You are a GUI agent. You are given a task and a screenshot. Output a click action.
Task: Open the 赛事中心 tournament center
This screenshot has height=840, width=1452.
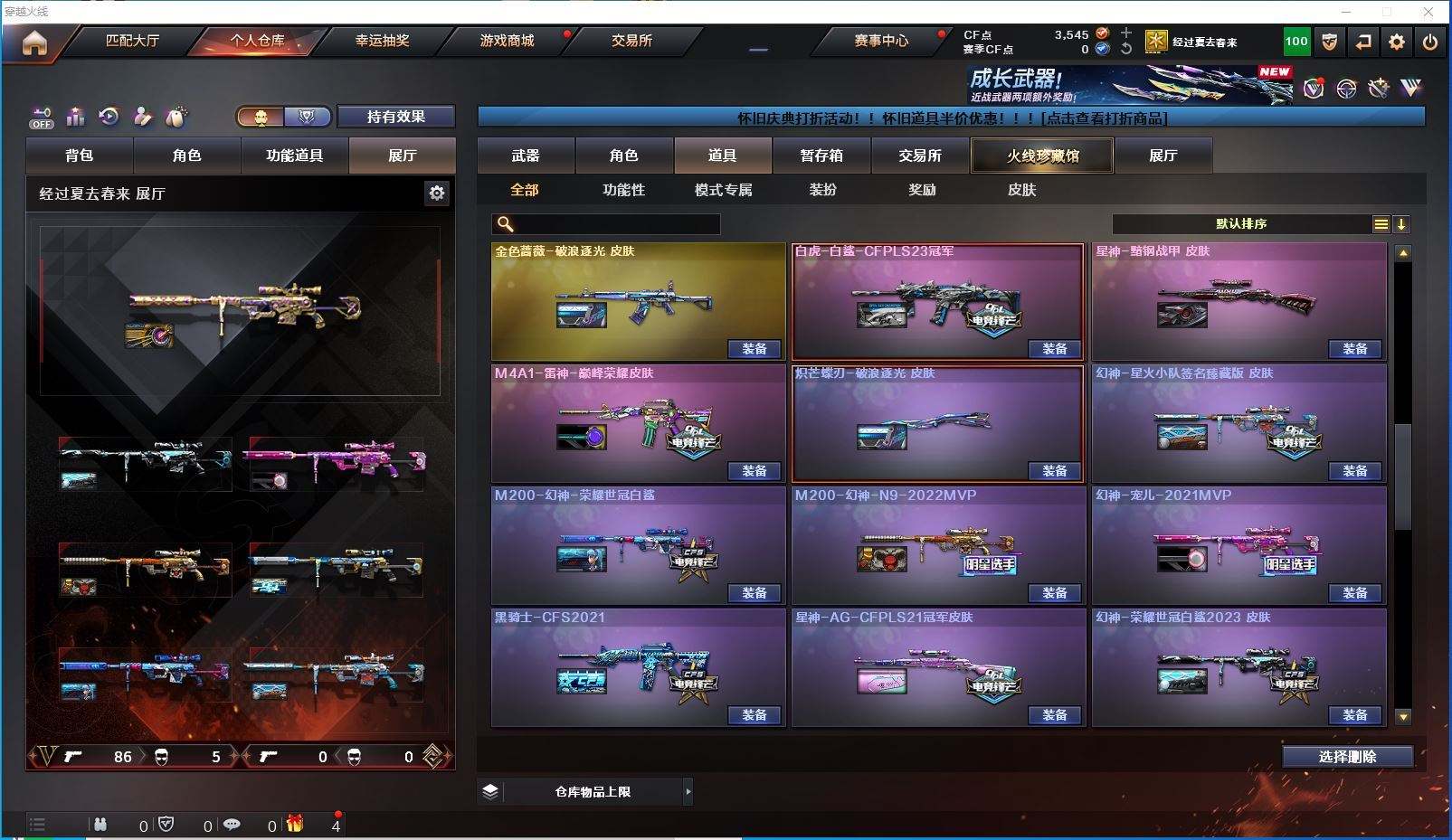click(x=880, y=41)
